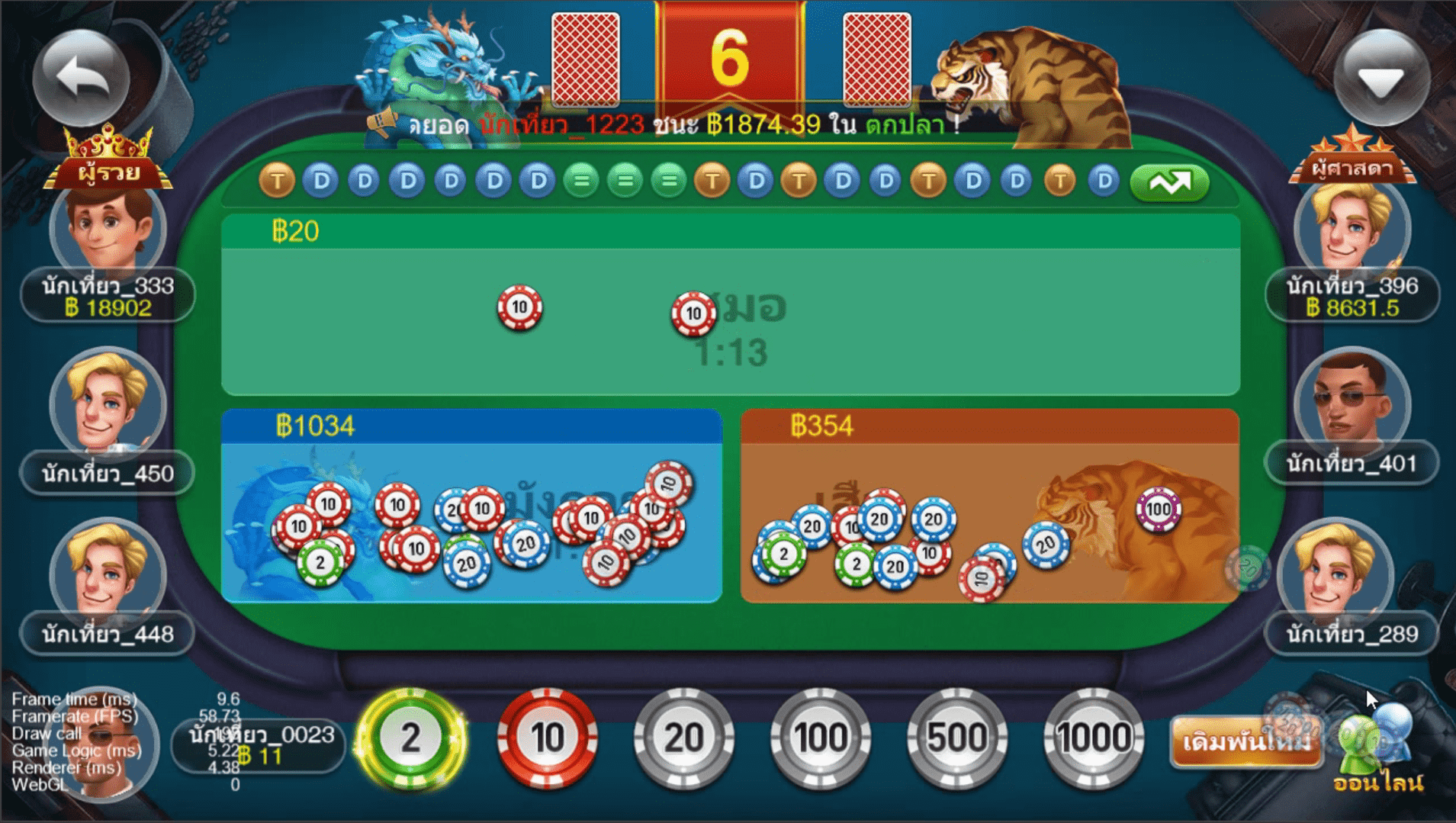Open the first T bead in the roadmap
This screenshot has width=1456, height=823.
pyautogui.click(x=276, y=182)
